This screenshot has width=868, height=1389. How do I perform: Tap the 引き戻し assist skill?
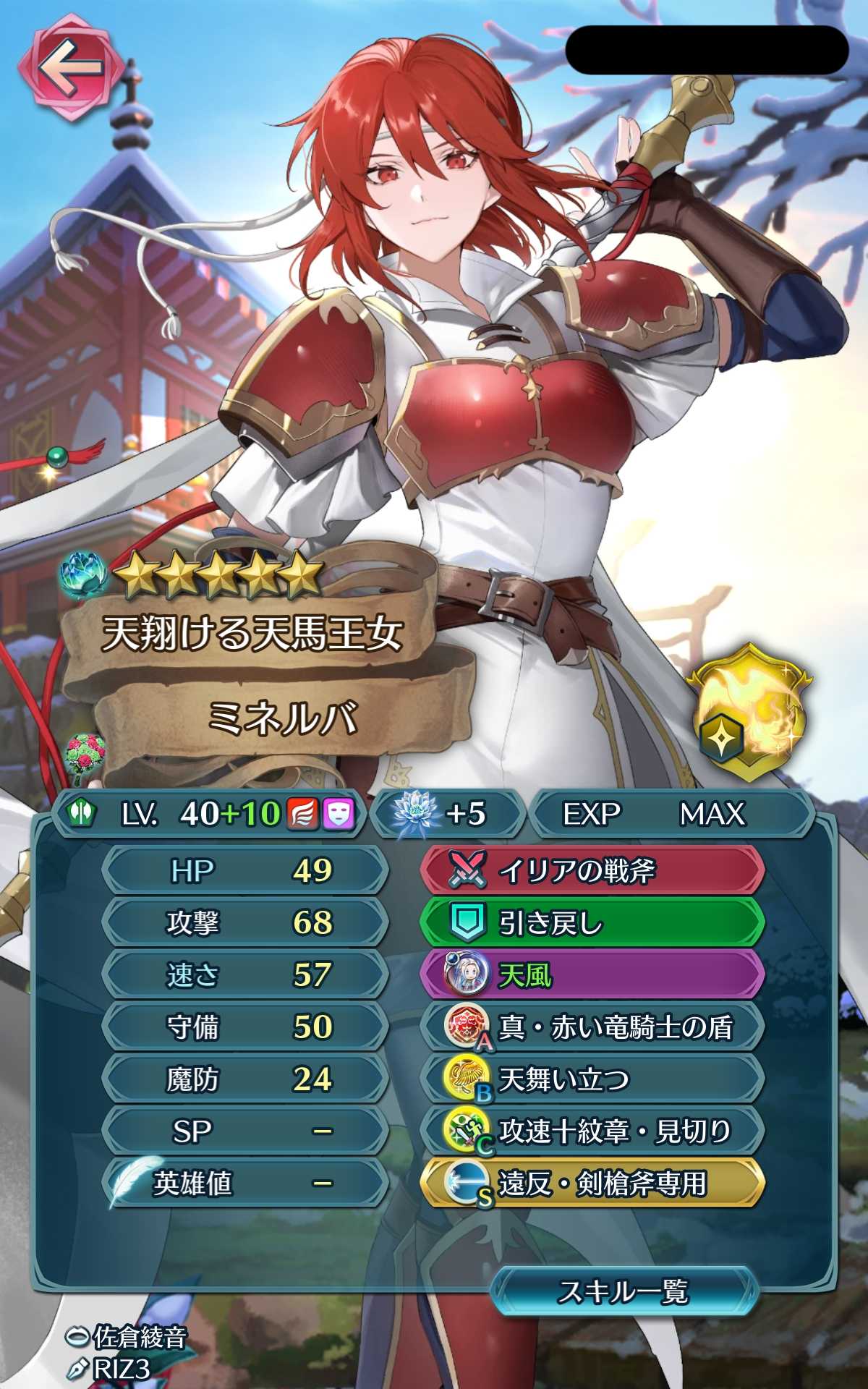tap(592, 922)
